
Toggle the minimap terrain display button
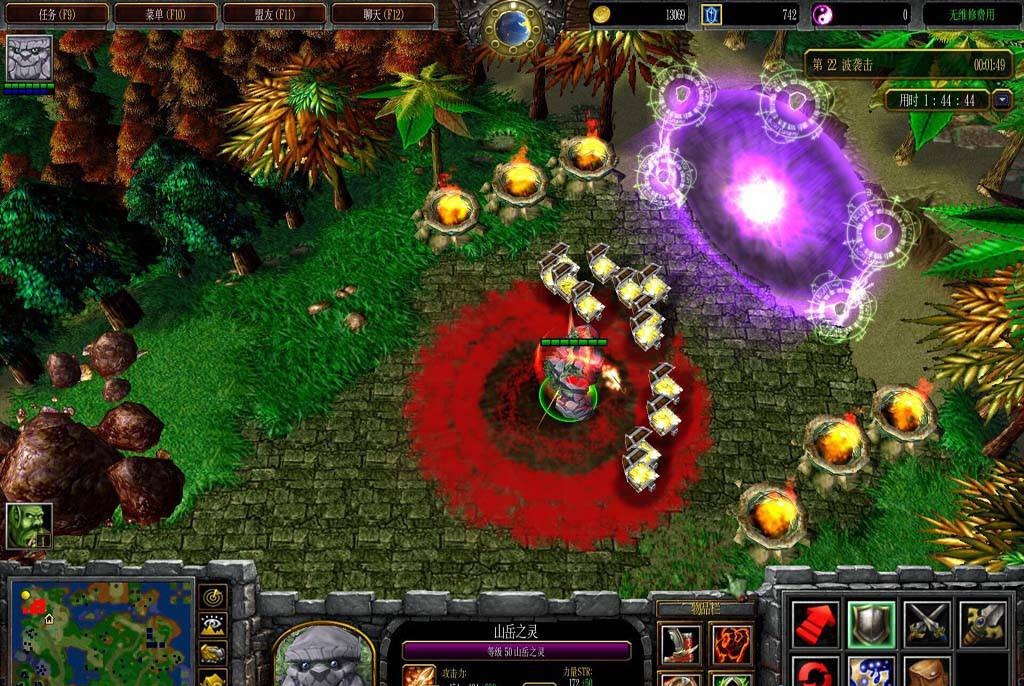tap(213, 625)
